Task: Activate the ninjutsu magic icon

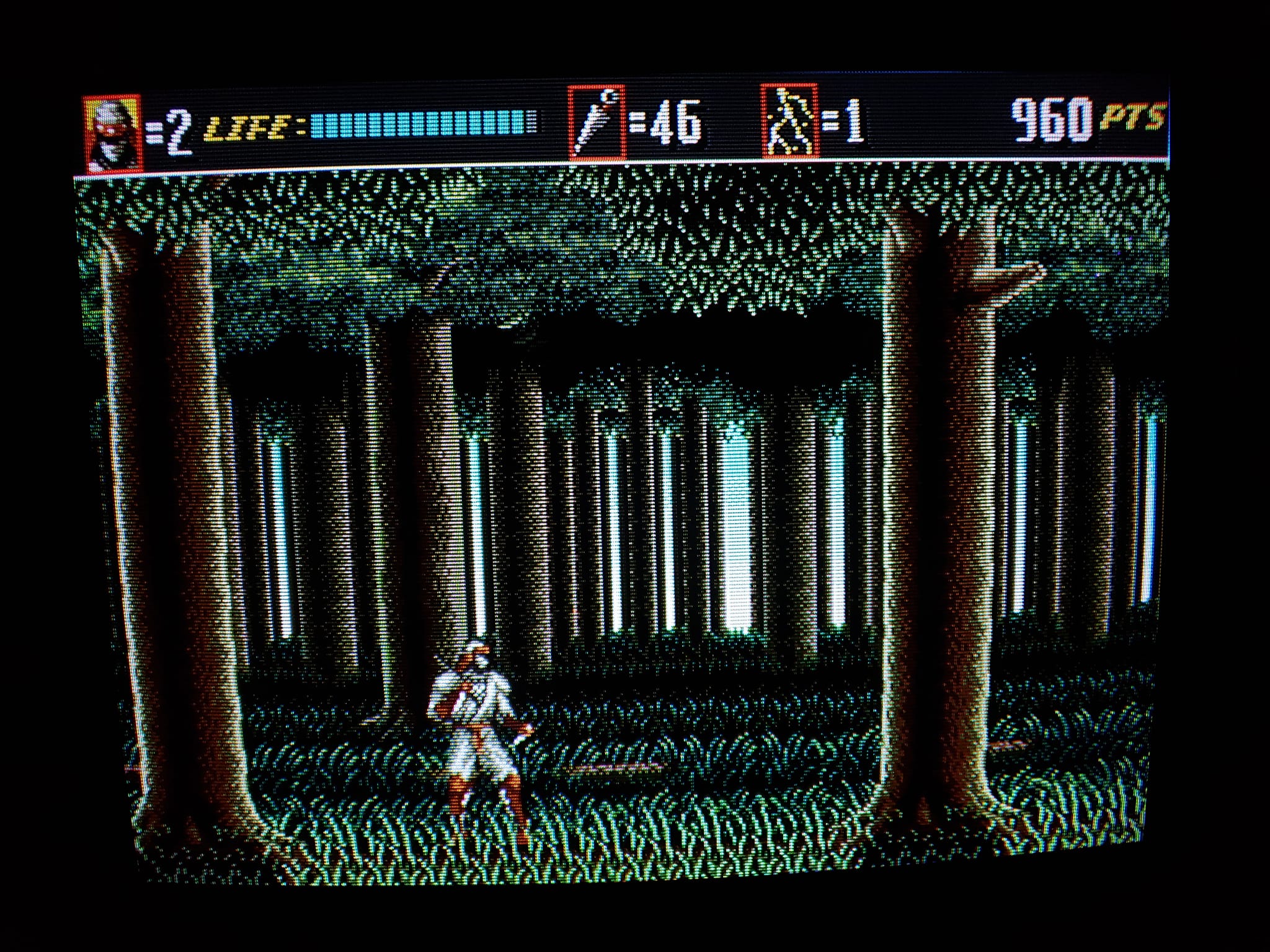Action: tap(789, 121)
